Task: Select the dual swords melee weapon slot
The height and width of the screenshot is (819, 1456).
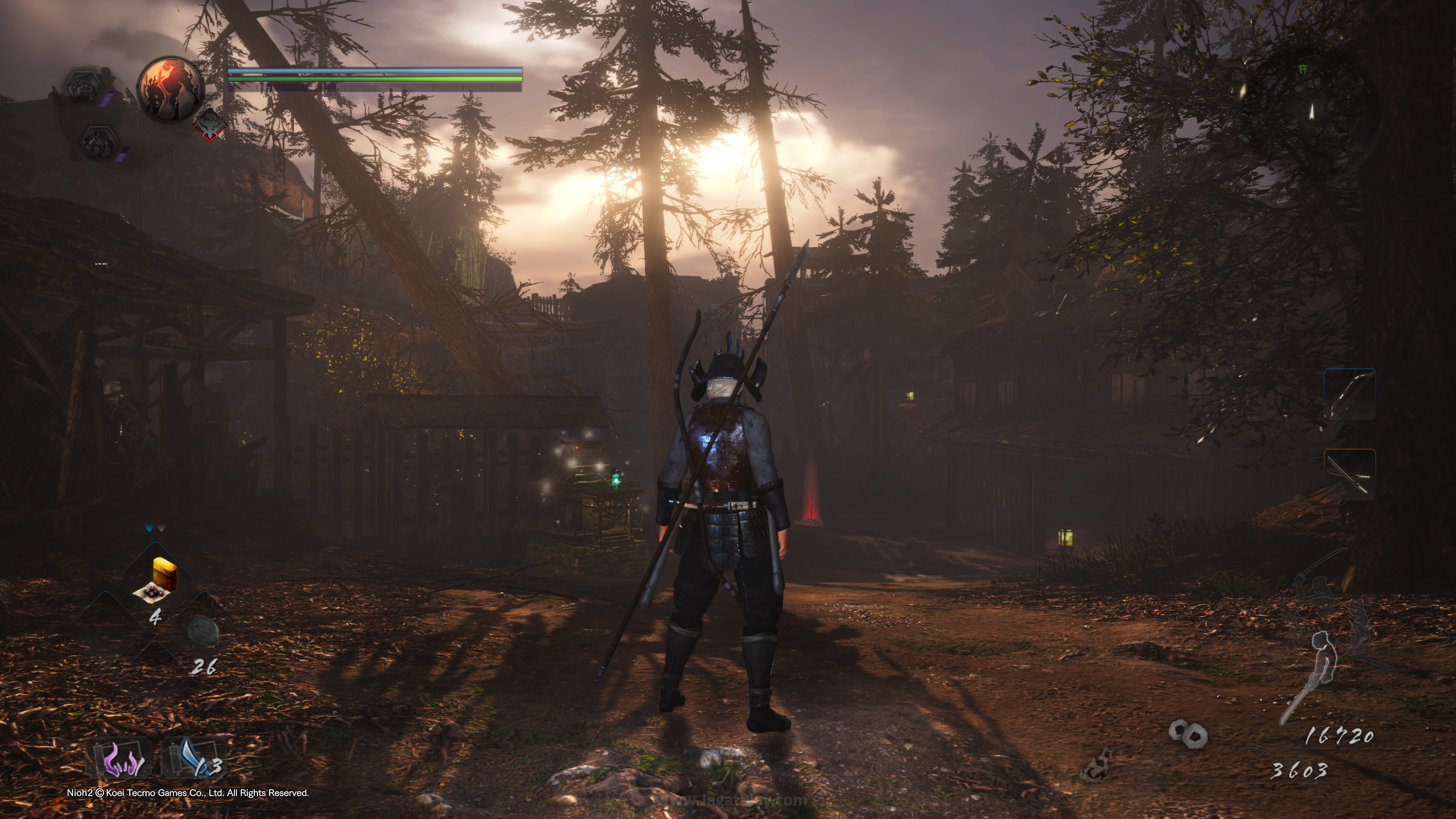Action: coord(1349,474)
